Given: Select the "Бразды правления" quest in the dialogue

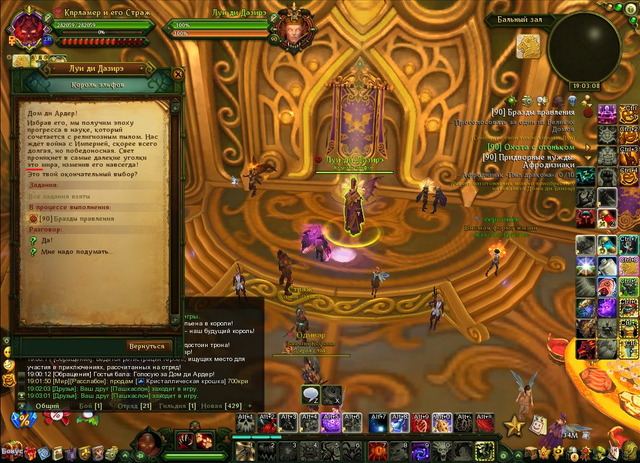Looking at the screenshot, I should coord(76,218).
